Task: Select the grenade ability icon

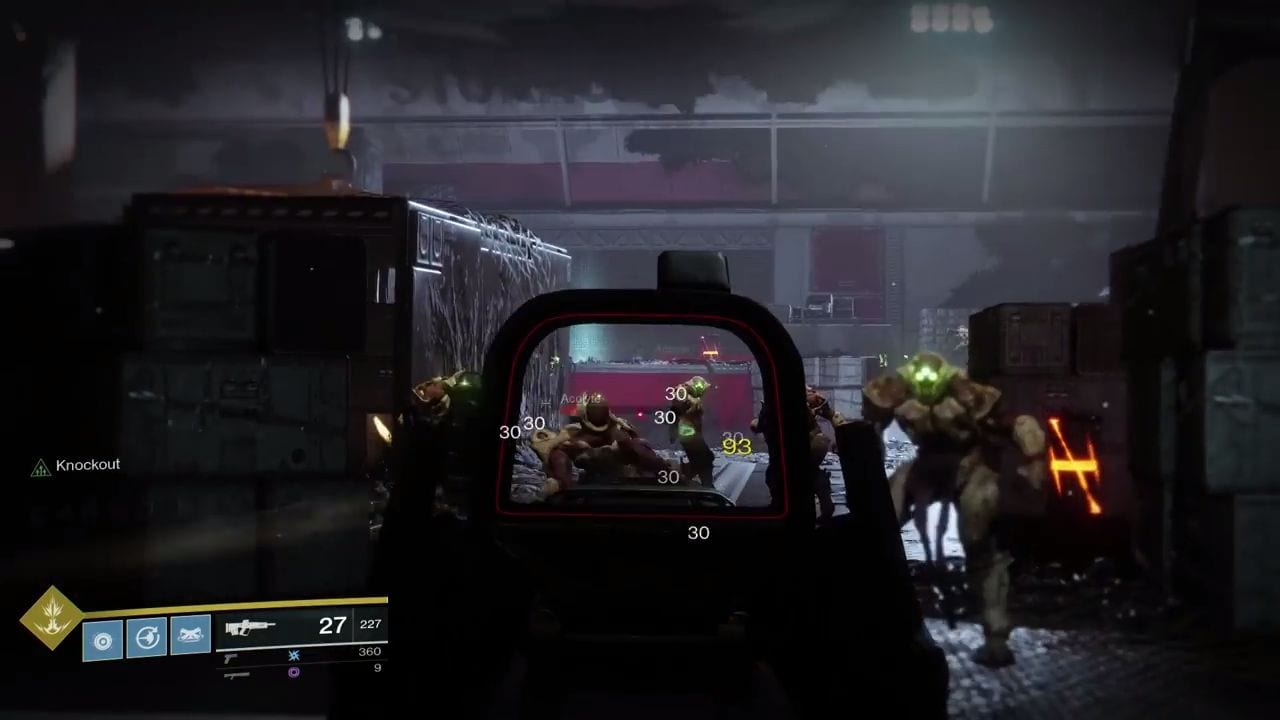Action: (102, 639)
